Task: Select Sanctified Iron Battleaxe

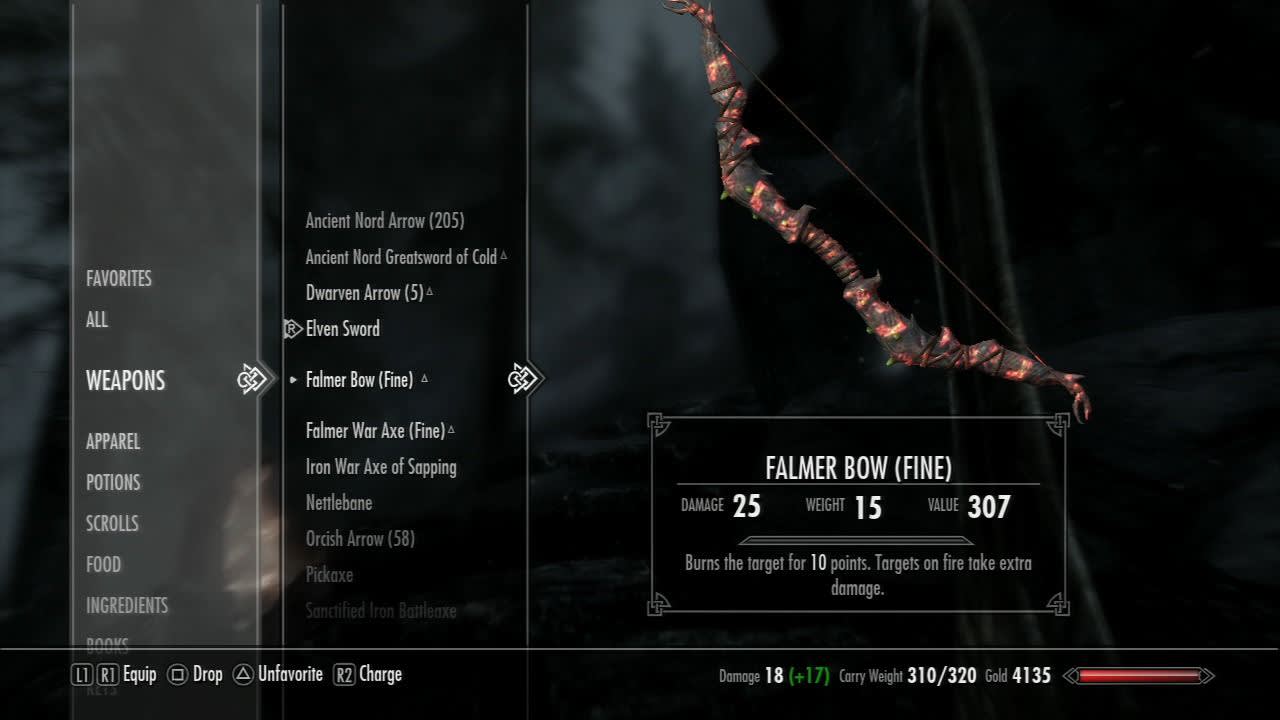Action: click(381, 611)
